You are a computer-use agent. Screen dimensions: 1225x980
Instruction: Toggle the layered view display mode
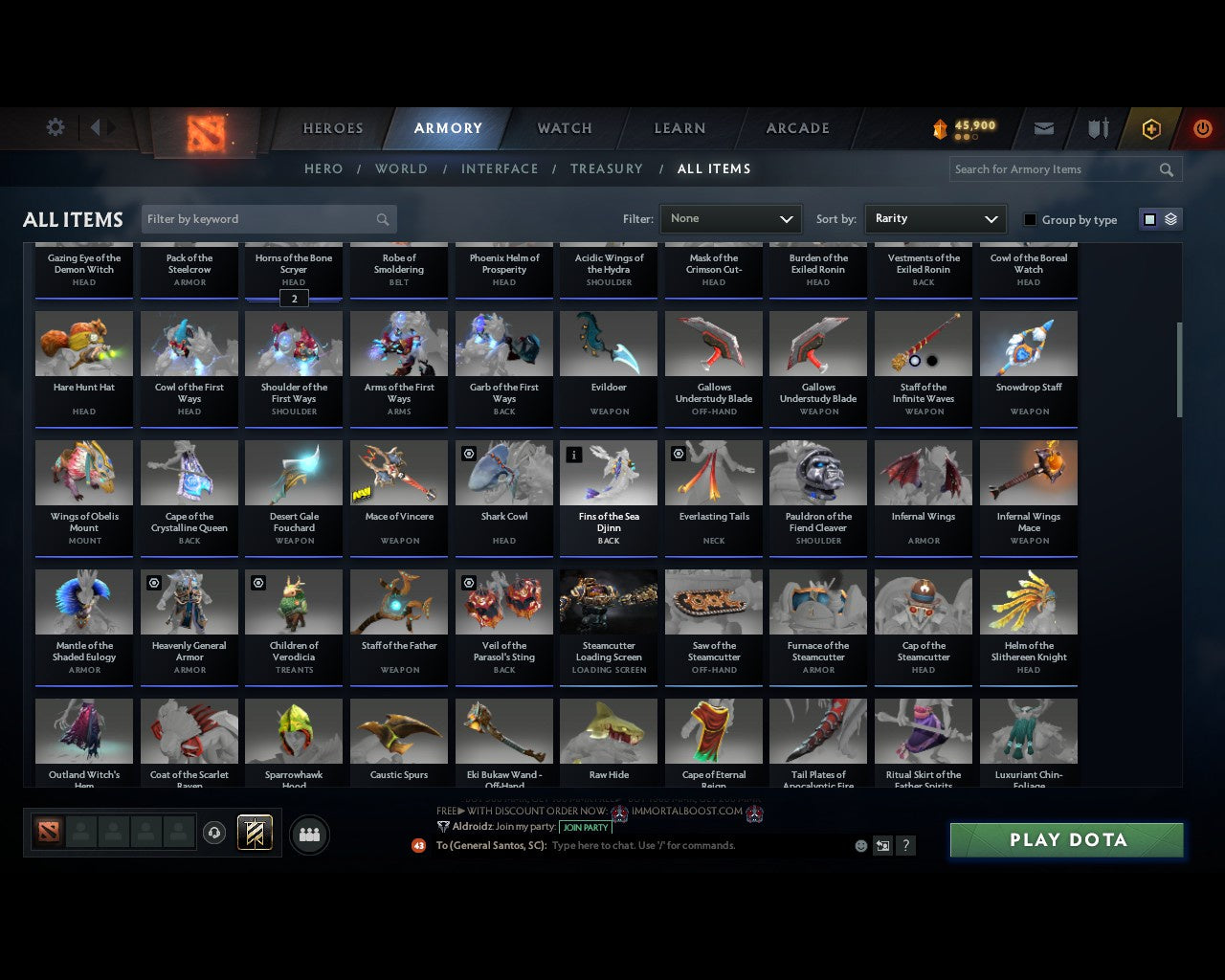pos(1169,218)
